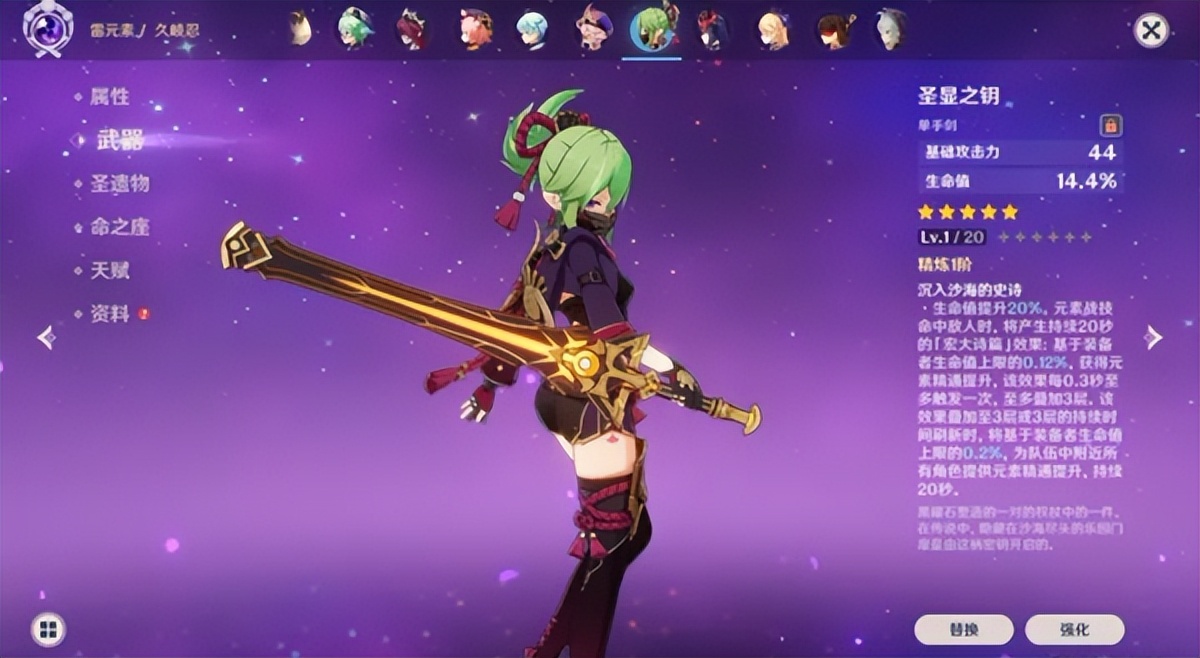Click the 替换 switch weapon button
Viewport: 1200px width, 658px height.
[963, 629]
